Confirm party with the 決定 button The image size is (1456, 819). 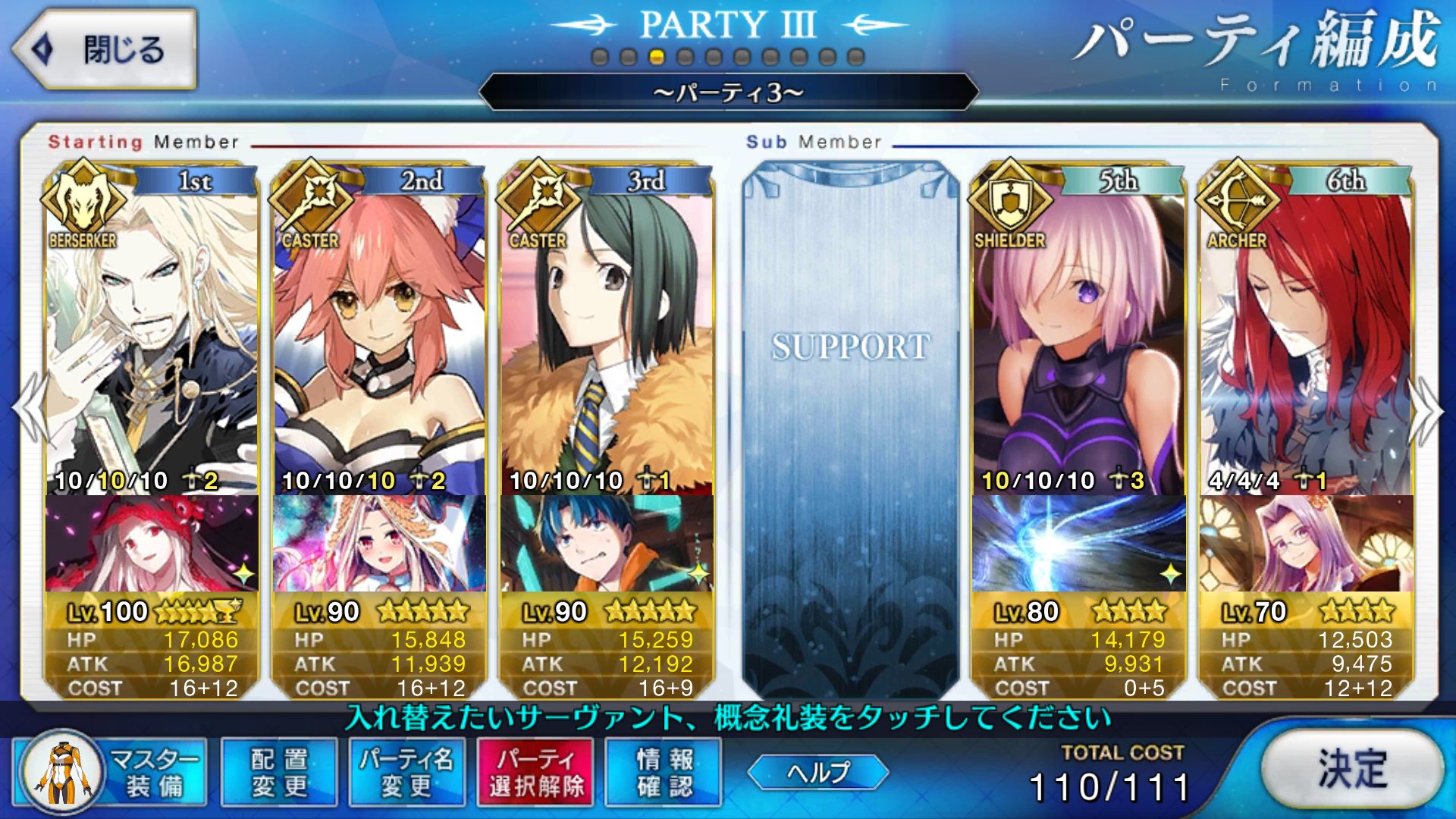coord(1352,769)
